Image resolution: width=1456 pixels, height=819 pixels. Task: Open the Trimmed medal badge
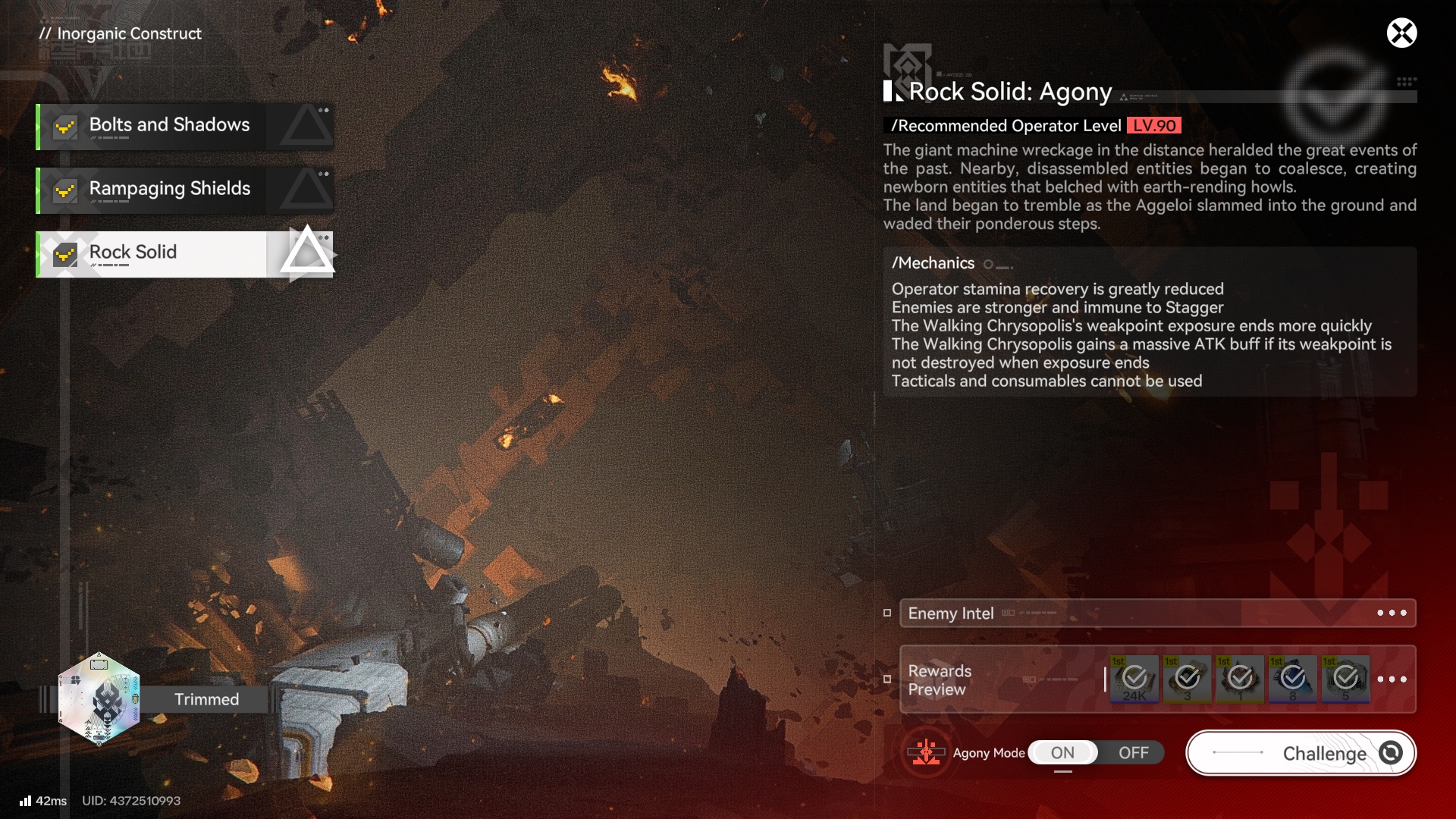(x=99, y=699)
